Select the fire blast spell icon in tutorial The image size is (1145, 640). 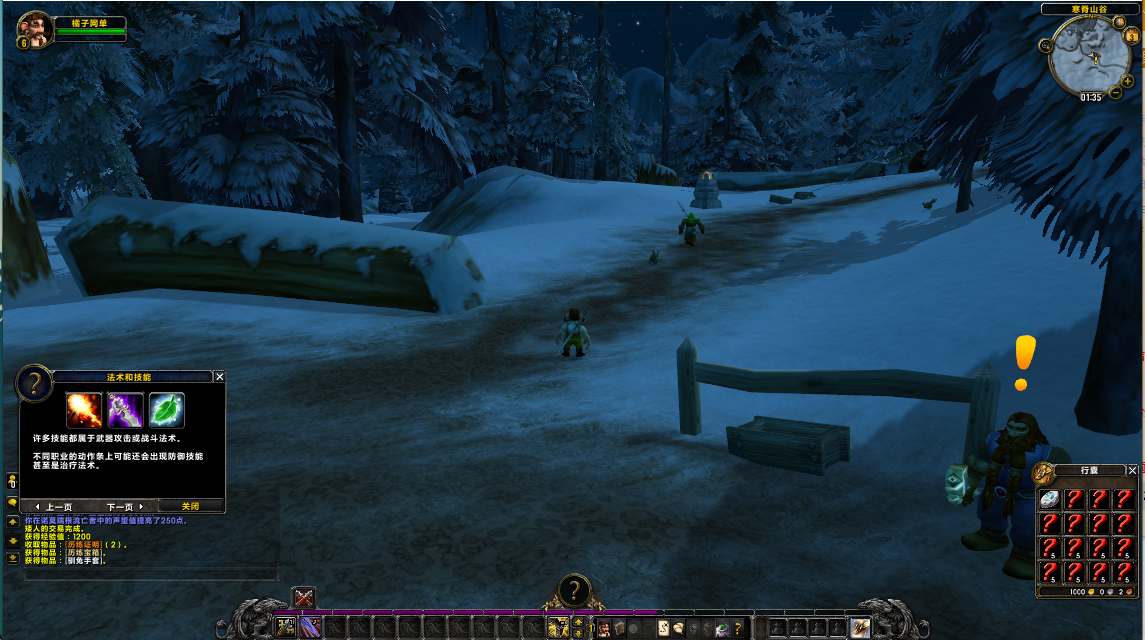coord(84,410)
